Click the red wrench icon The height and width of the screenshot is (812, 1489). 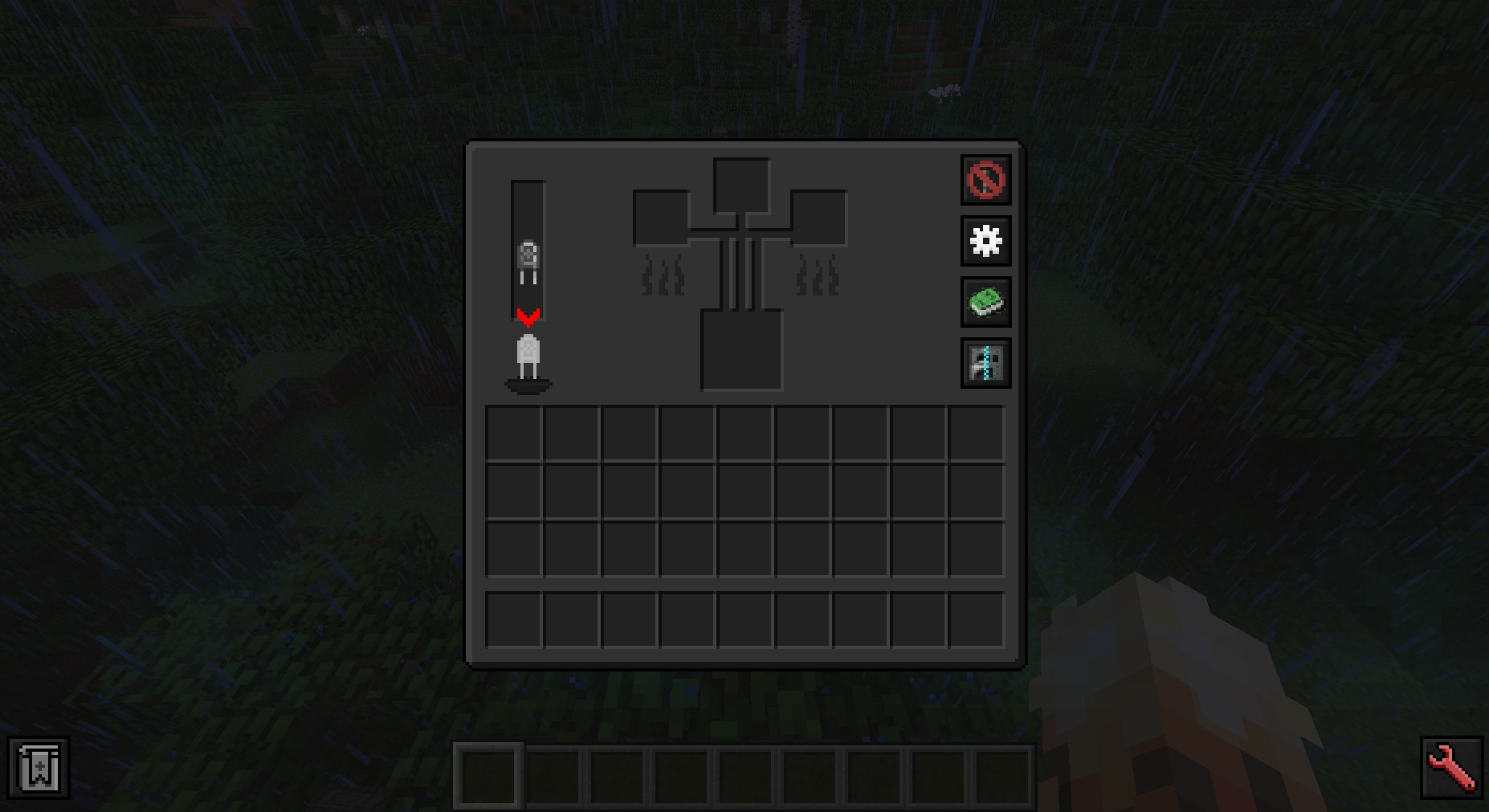pyautogui.click(x=1451, y=768)
